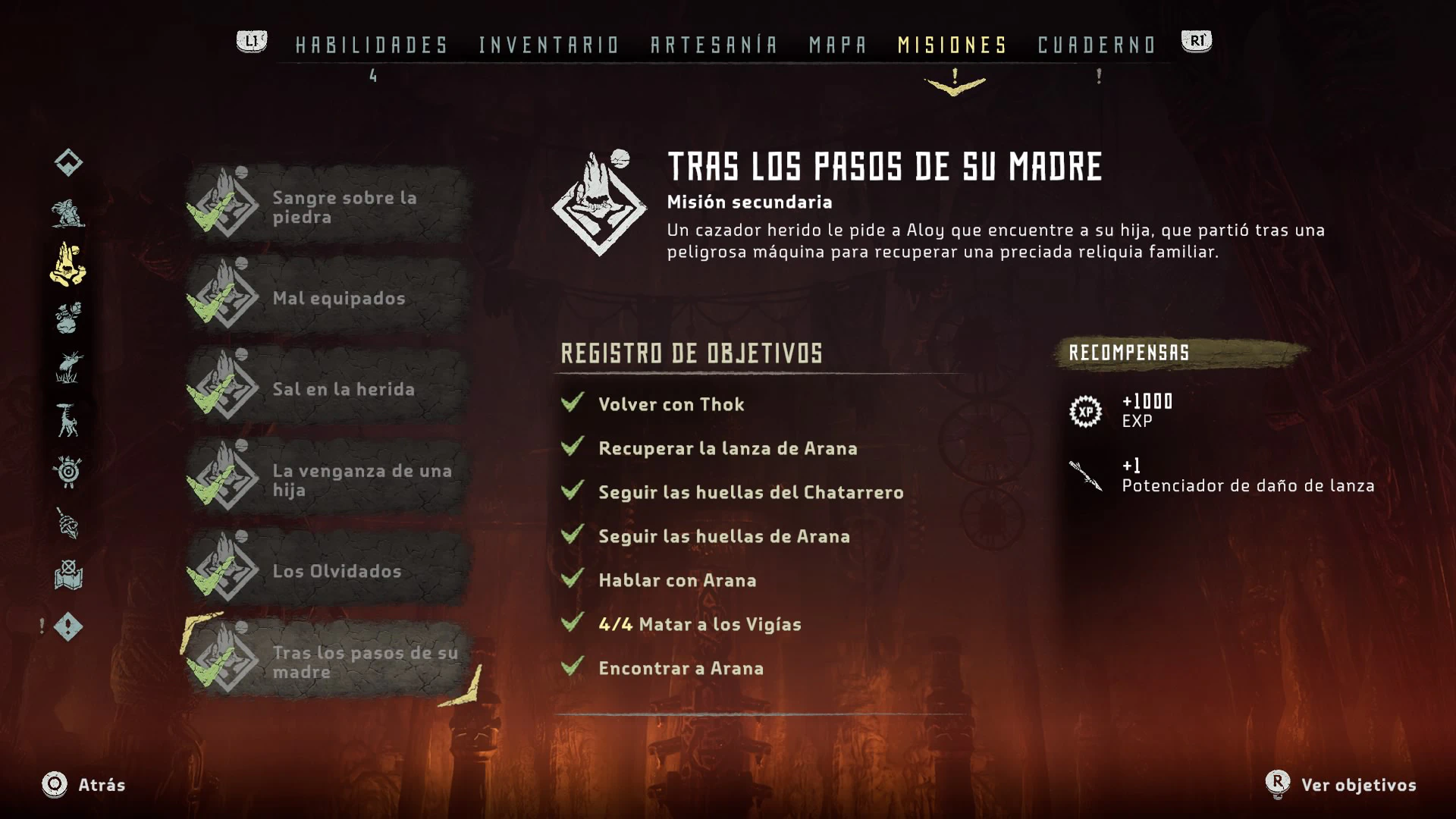Select the long-necked machine category icon
1456x819 pixels.
pyautogui.click(x=68, y=420)
